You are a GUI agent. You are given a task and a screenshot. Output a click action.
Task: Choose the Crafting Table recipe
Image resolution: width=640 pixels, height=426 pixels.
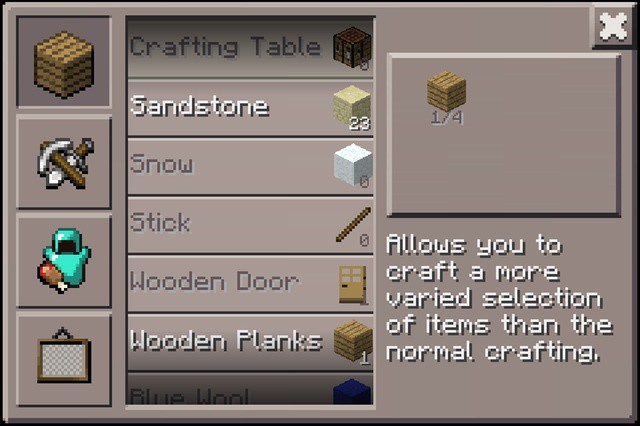250,47
